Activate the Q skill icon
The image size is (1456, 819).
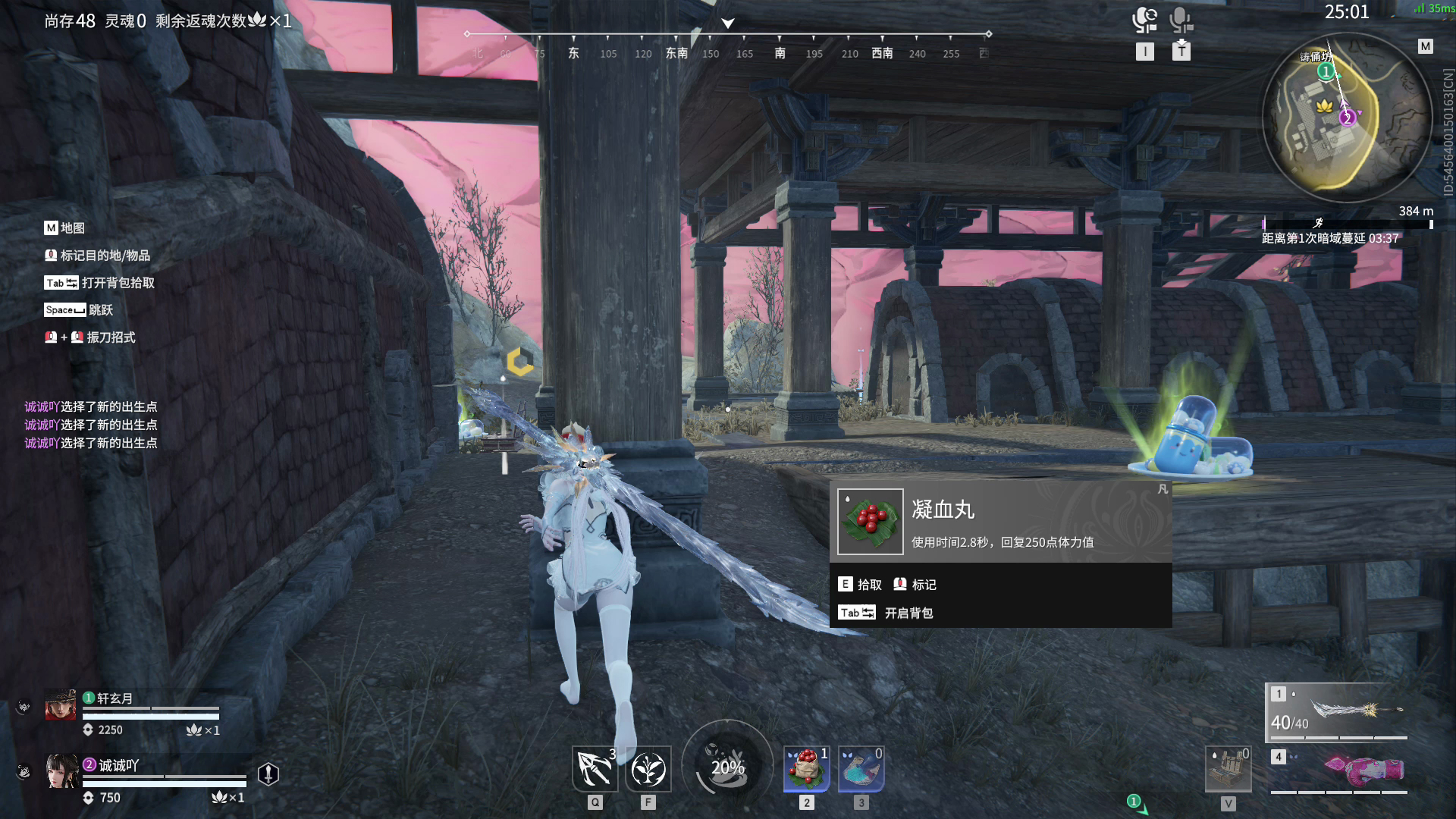pos(595,769)
